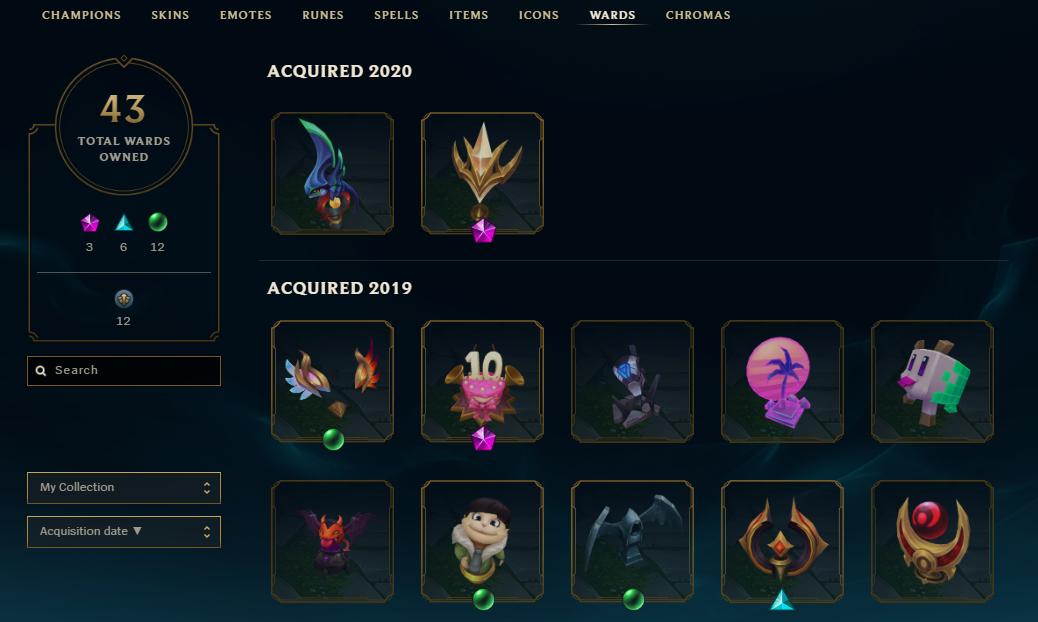Select the dark stone winged ward
Viewport: 1038px width, 622px height.
[632, 541]
